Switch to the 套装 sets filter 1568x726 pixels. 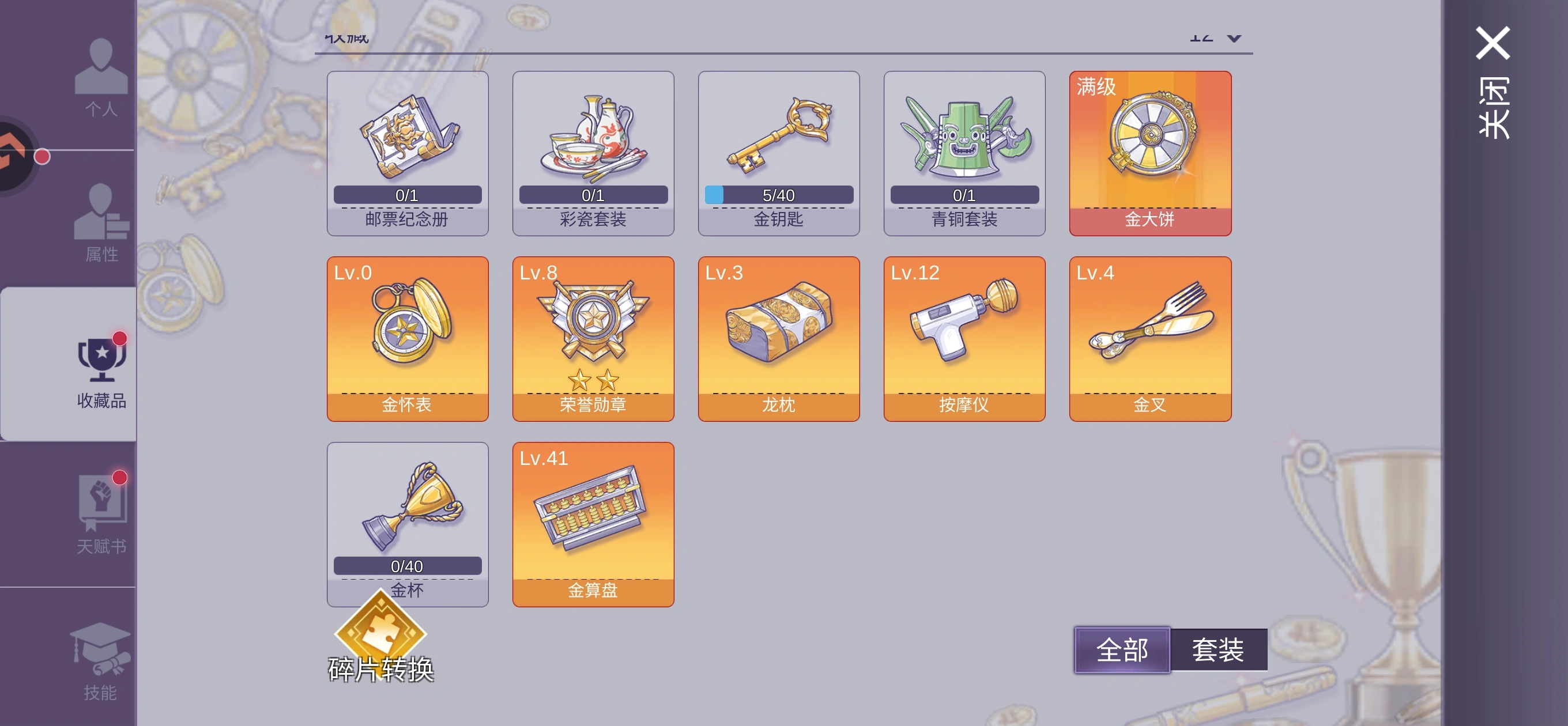(1218, 650)
